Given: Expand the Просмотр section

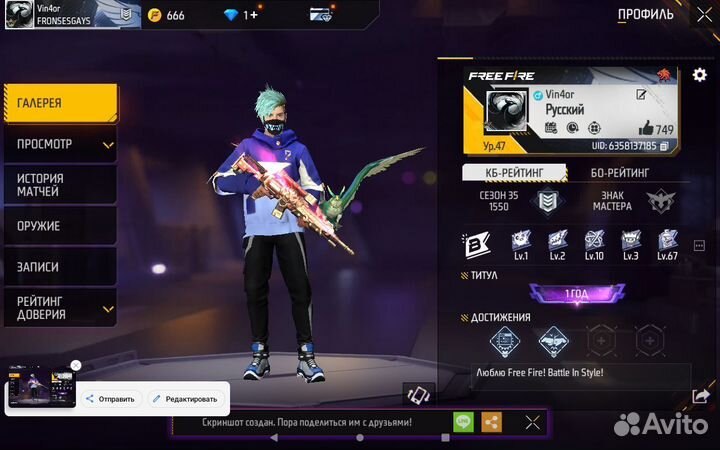Looking at the screenshot, I should click(60, 144).
